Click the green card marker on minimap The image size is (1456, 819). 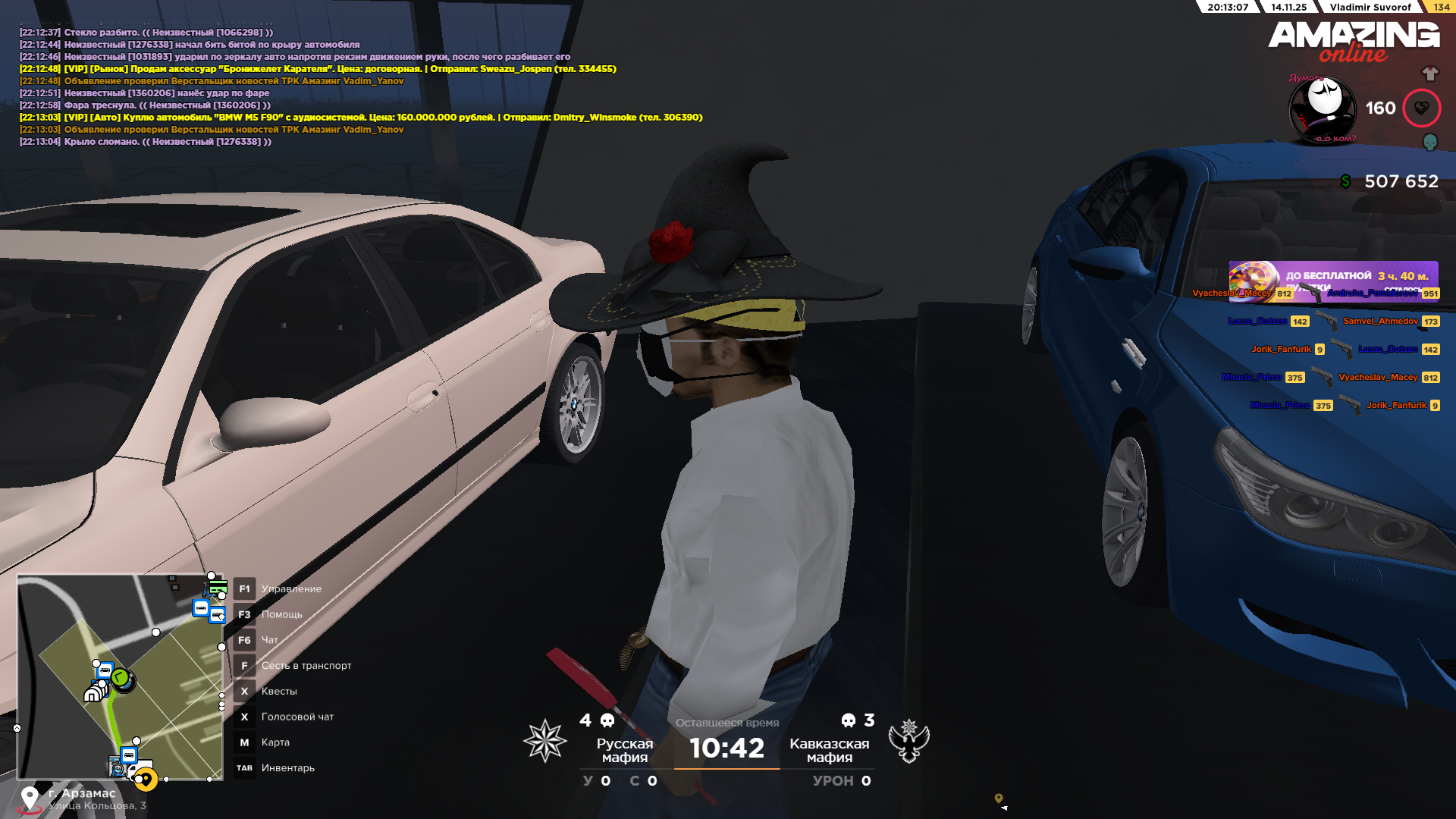[218, 587]
